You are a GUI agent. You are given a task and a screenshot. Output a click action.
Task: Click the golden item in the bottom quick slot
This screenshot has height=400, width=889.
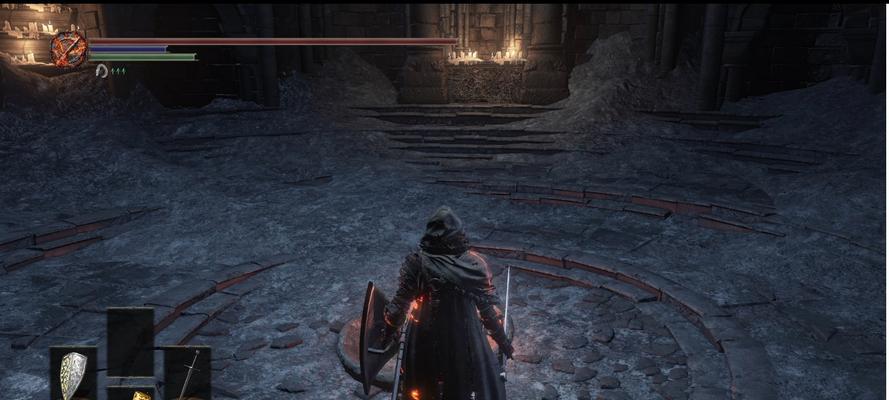coord(141,395)
